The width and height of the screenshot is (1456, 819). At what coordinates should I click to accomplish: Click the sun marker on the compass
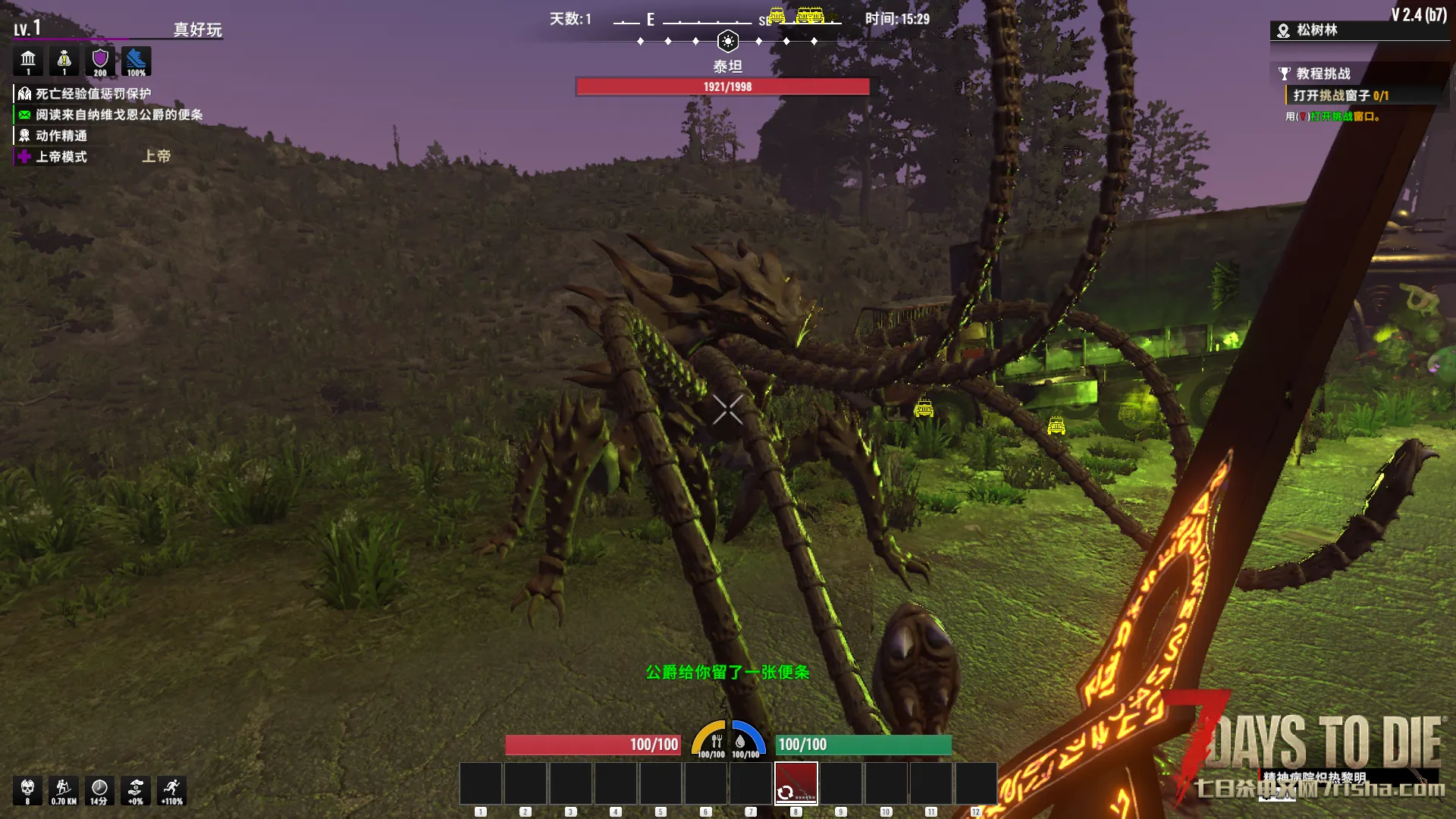tap(727, 41)
